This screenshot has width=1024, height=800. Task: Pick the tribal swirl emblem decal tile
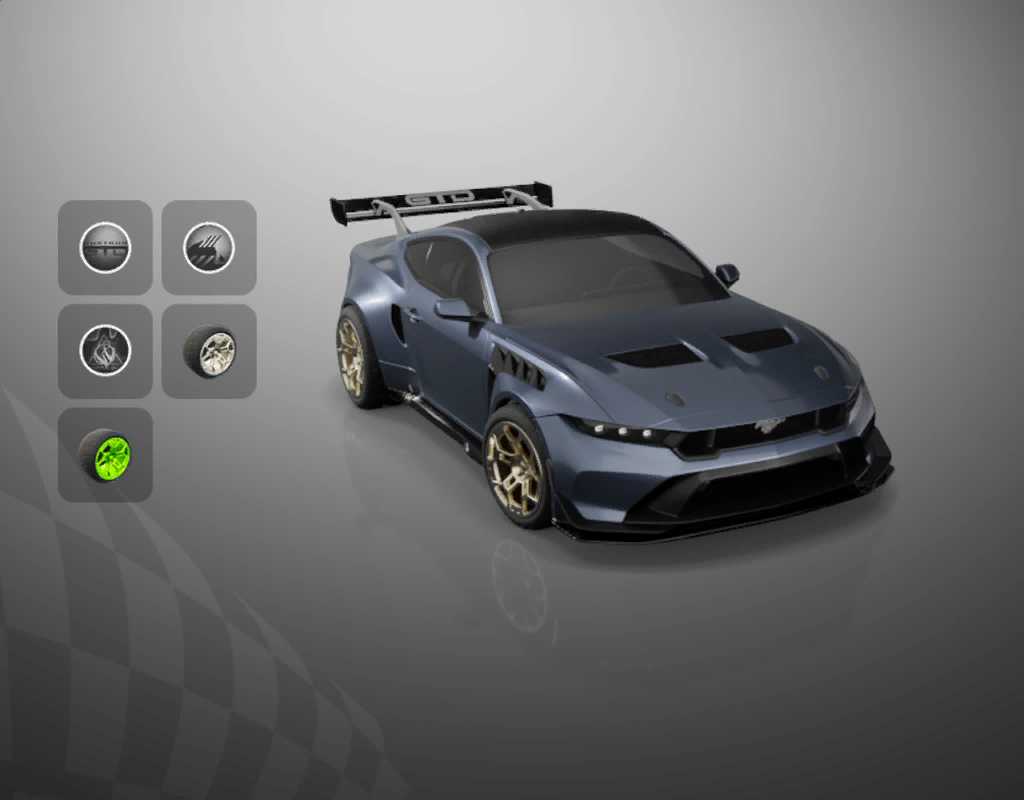[105, 351]
